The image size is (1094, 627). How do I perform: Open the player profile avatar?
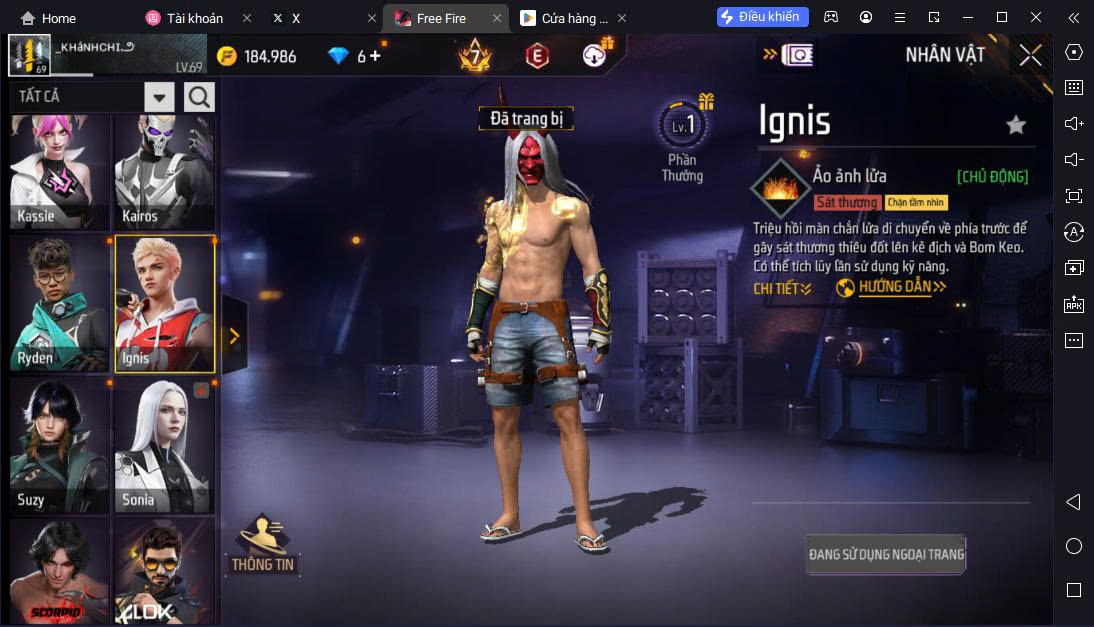29,55
